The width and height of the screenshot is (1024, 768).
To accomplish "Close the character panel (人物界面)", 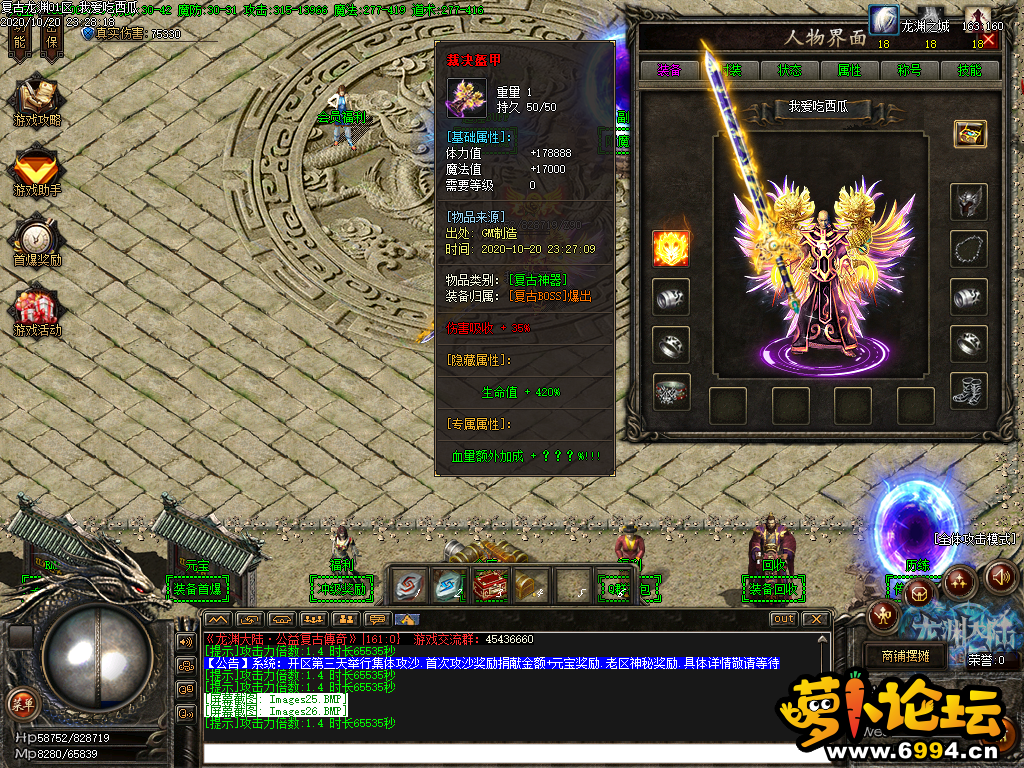I will click(x=989, y=40).
